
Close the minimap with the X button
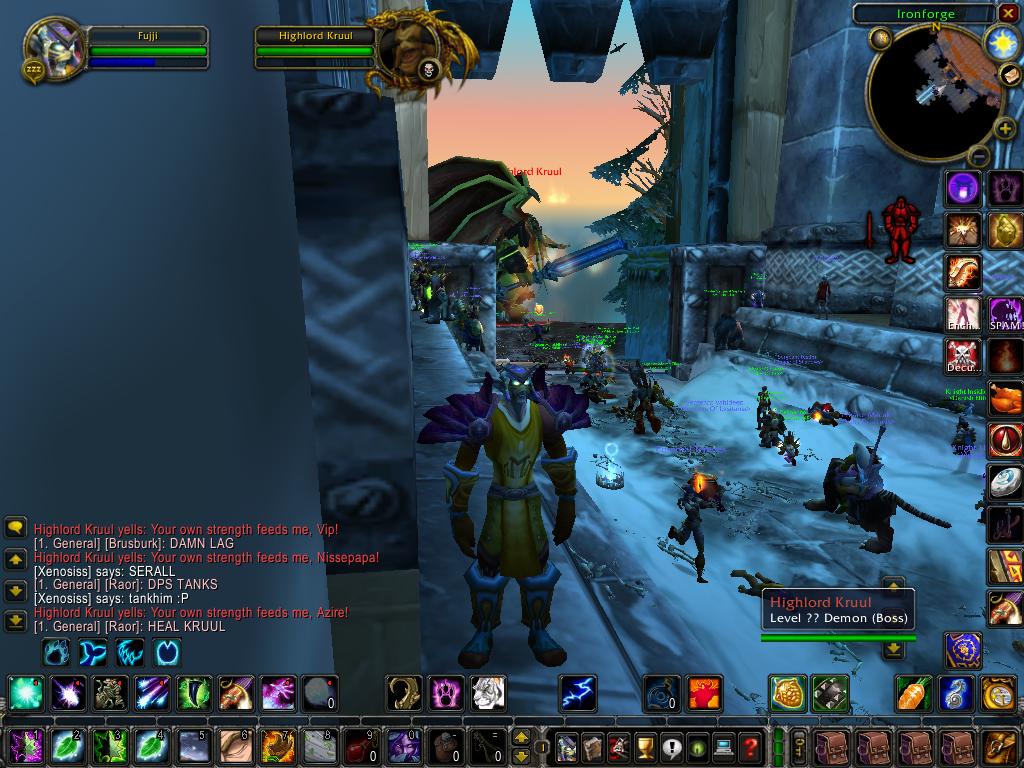(x=1007, y=13)
